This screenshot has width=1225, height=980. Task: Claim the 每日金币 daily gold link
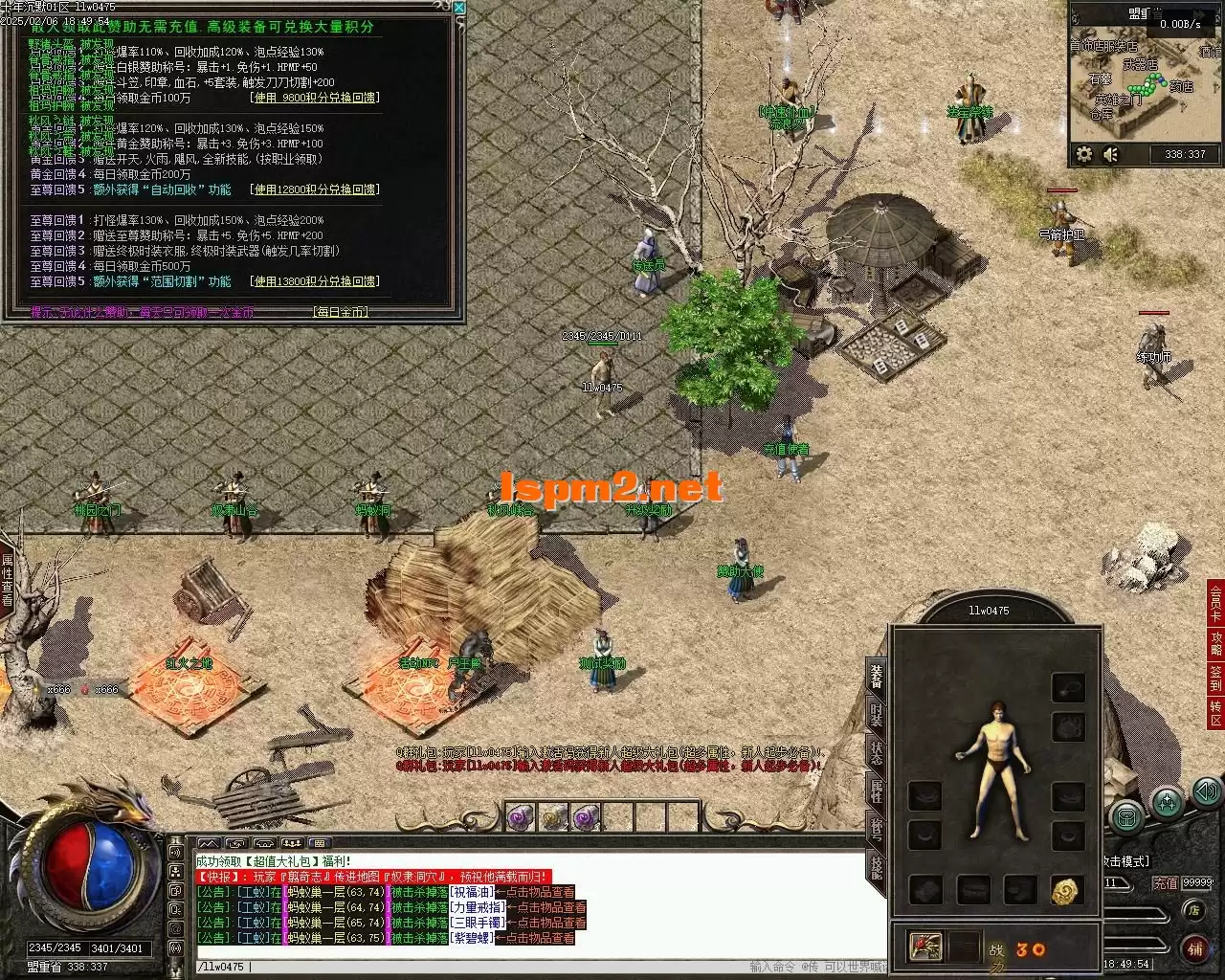coord(340,312)
